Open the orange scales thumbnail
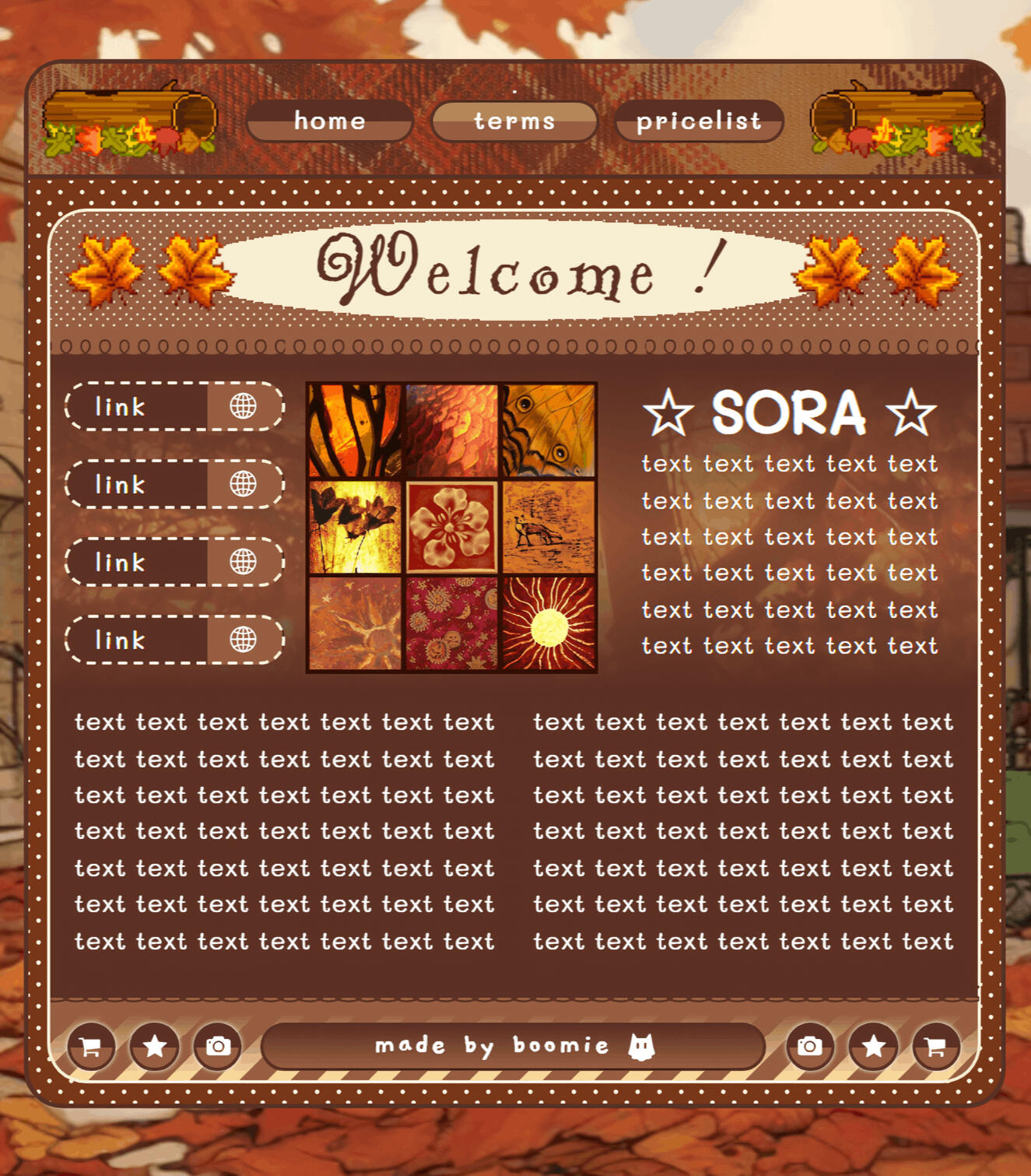This screenshot has width=1031, height=1176. (x=451, y=430)
